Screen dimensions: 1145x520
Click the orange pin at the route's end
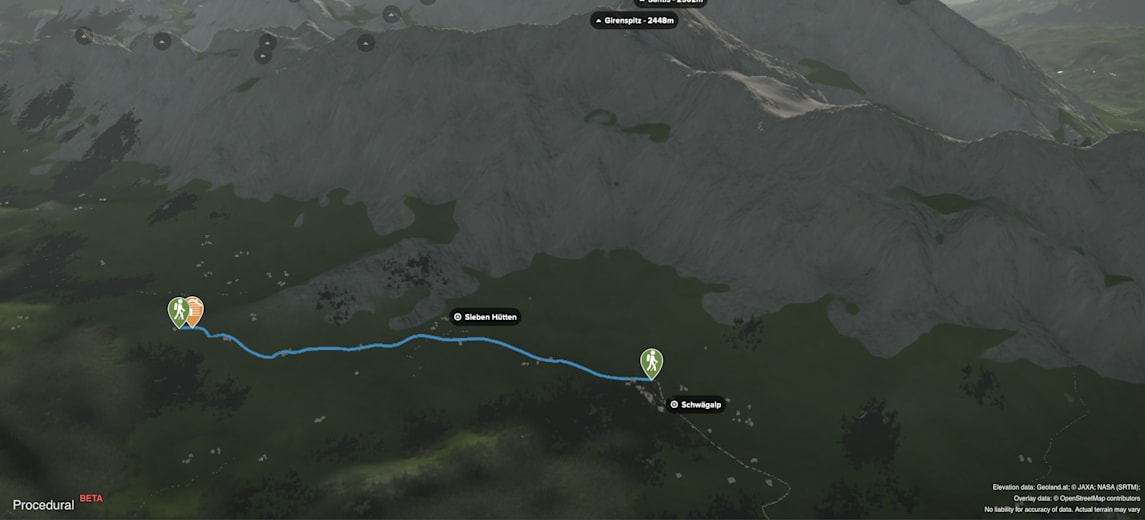[195, 309]
